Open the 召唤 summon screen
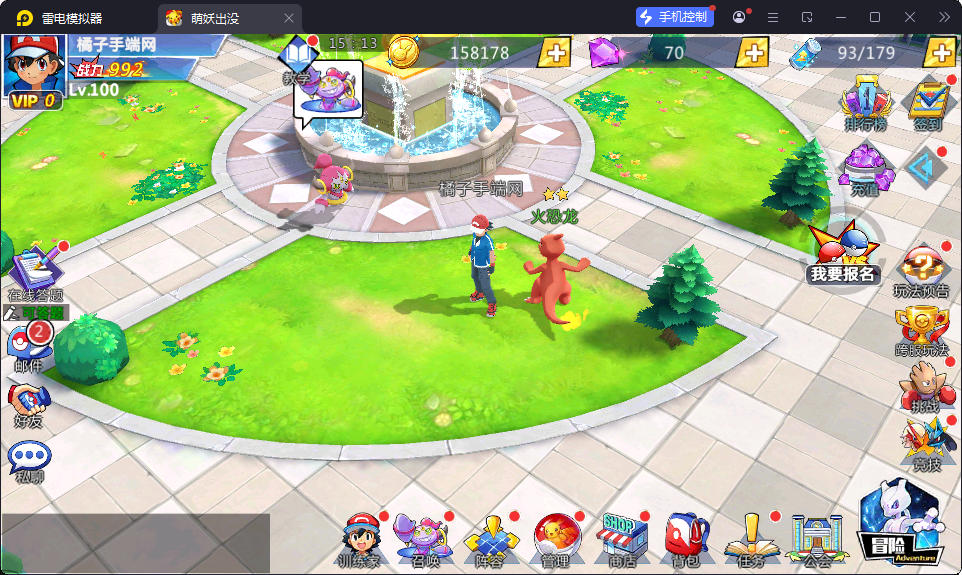962x575 pixels. pos(423,539)
